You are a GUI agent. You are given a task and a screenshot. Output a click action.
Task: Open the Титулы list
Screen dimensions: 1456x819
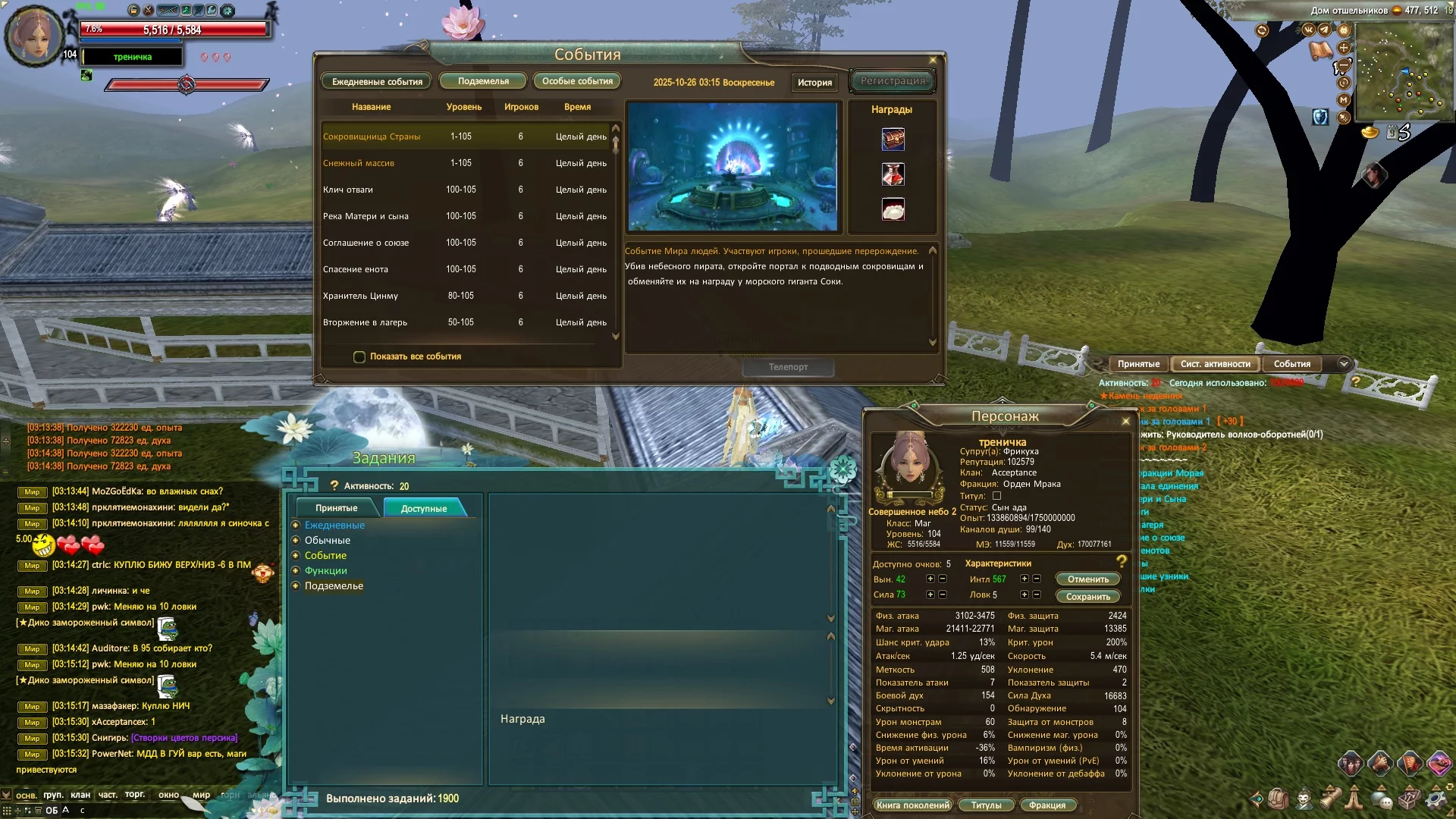tap(986, 805)
